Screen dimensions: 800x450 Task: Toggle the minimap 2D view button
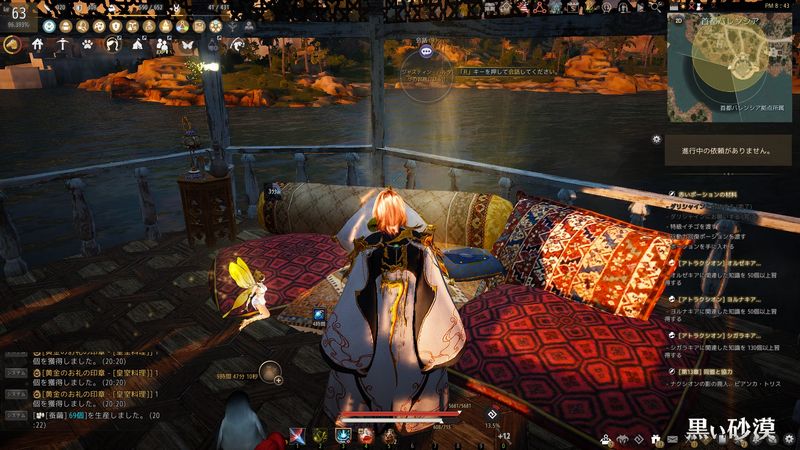(677, 17)
